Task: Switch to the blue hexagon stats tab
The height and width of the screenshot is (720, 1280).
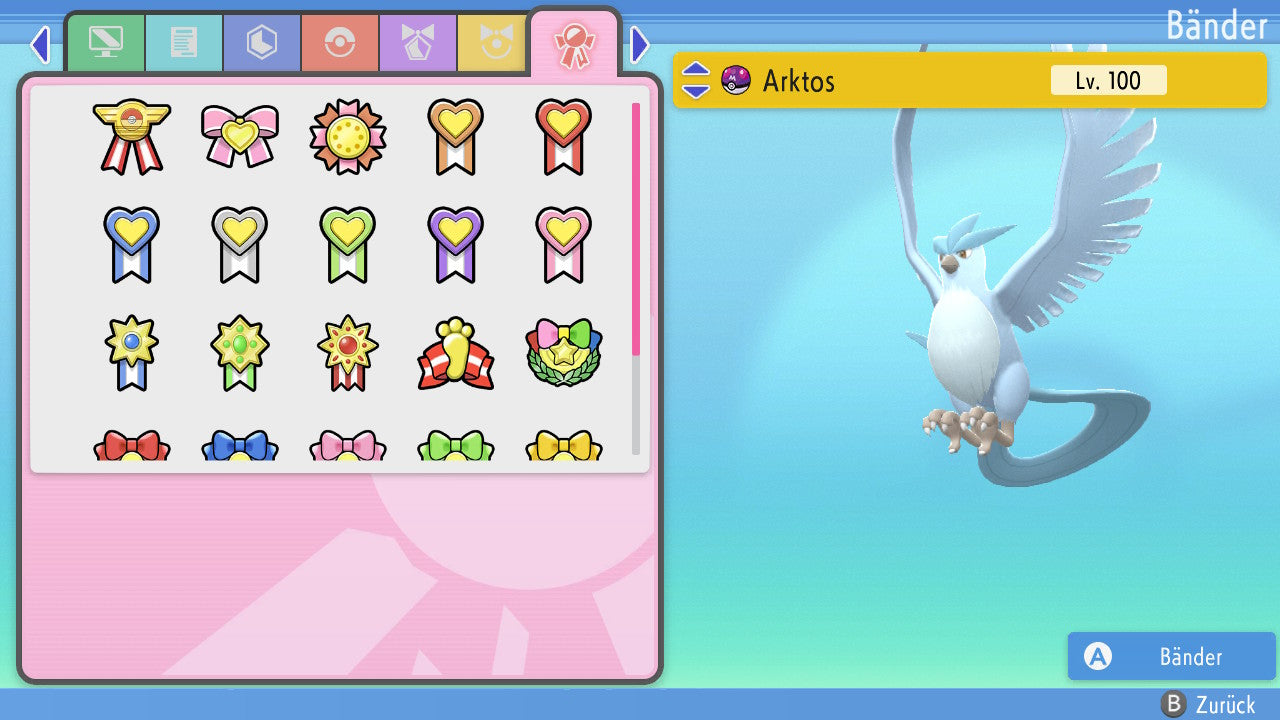Action: pos(261,43)
